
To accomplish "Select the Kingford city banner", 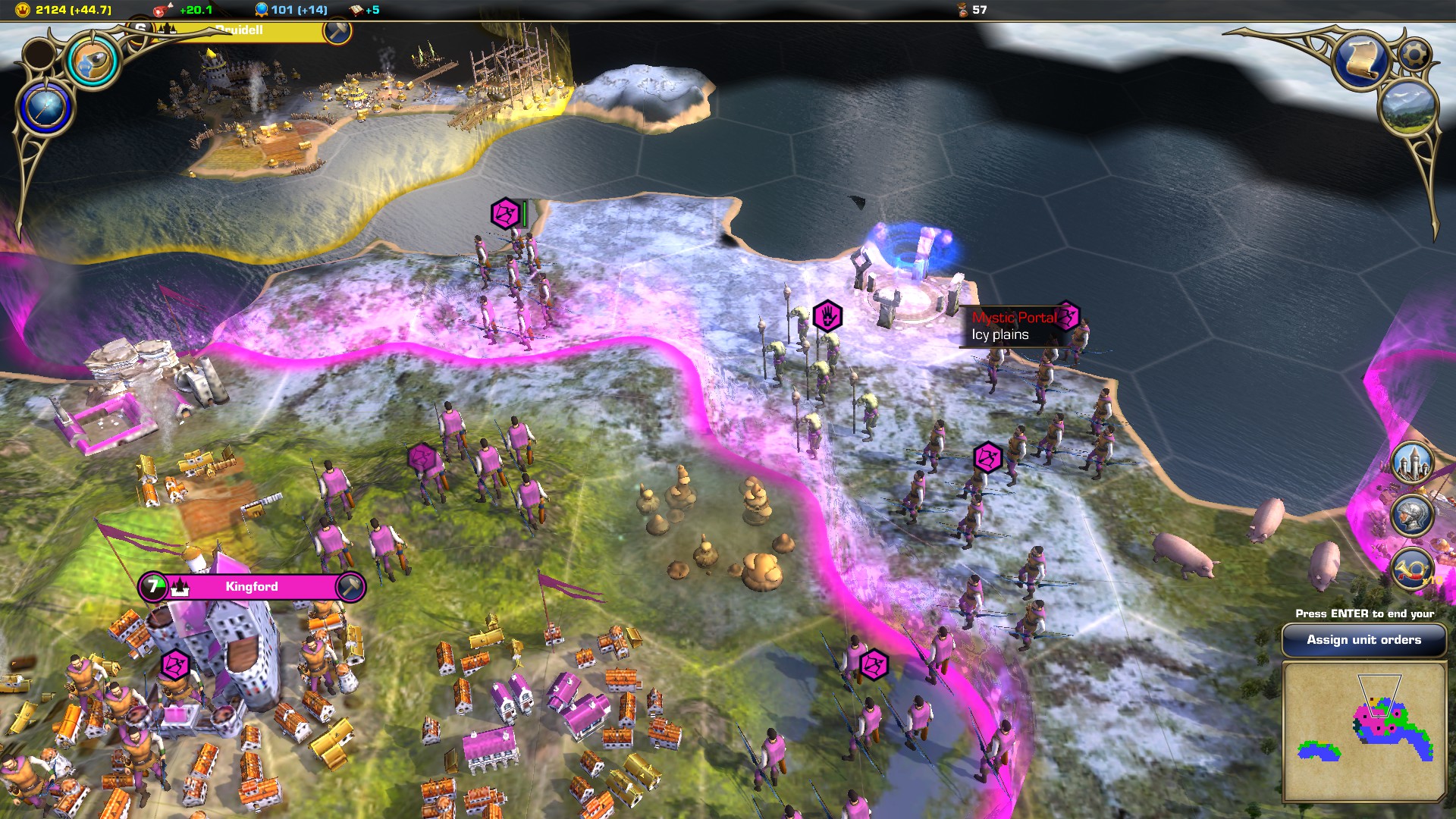I will [251, 587].
